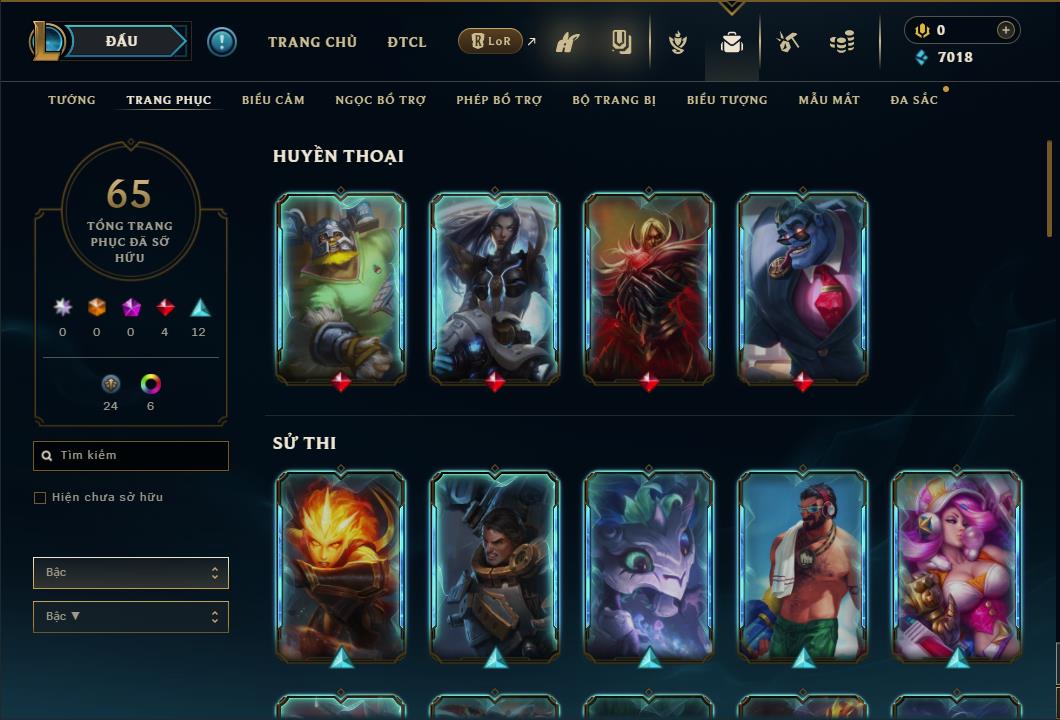This screenshot has height=720, width=1060.
Task: Open the BIỂU CẢM tab
Action: 273,100
